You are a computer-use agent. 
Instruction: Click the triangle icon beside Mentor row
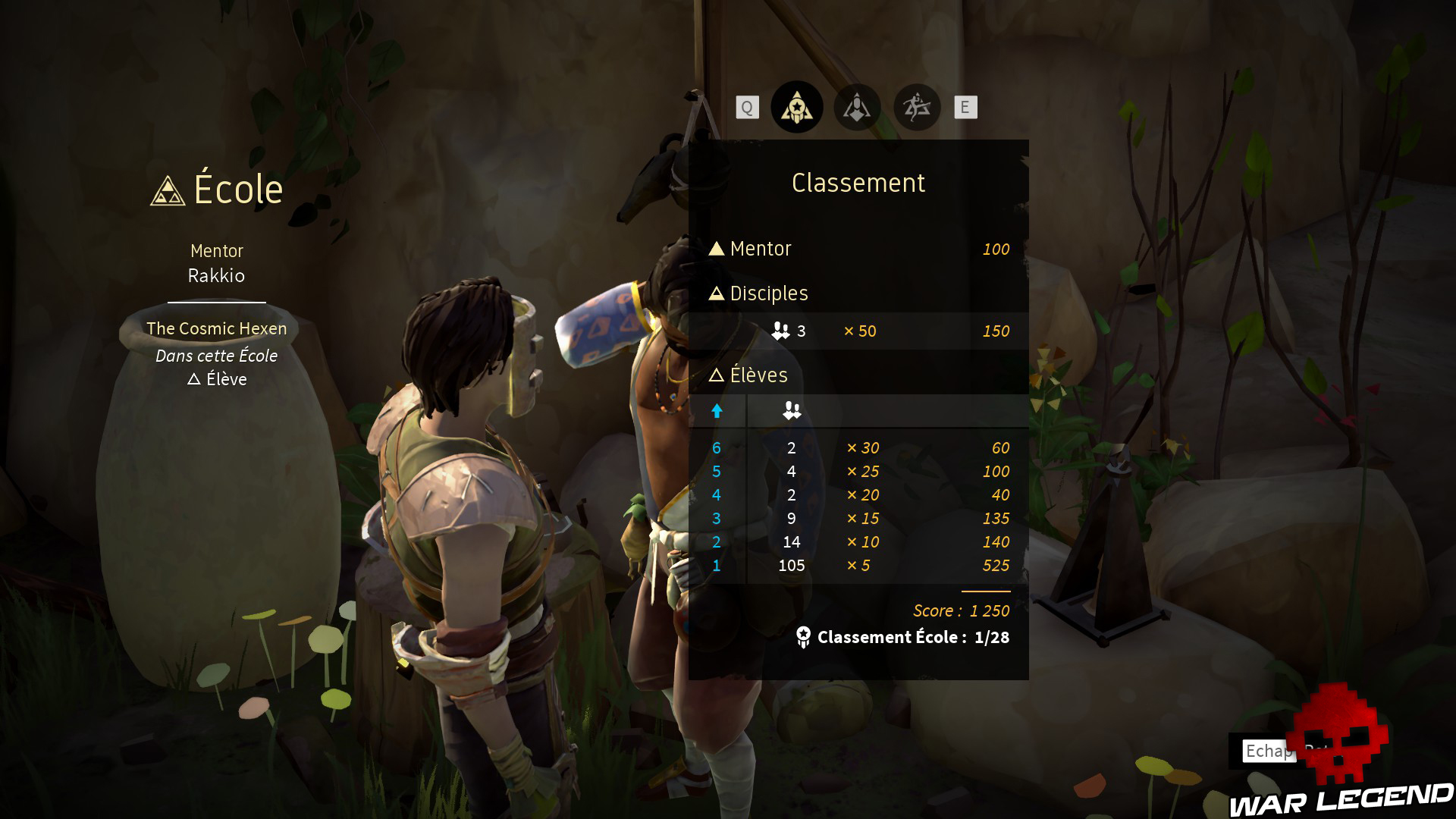716,248
